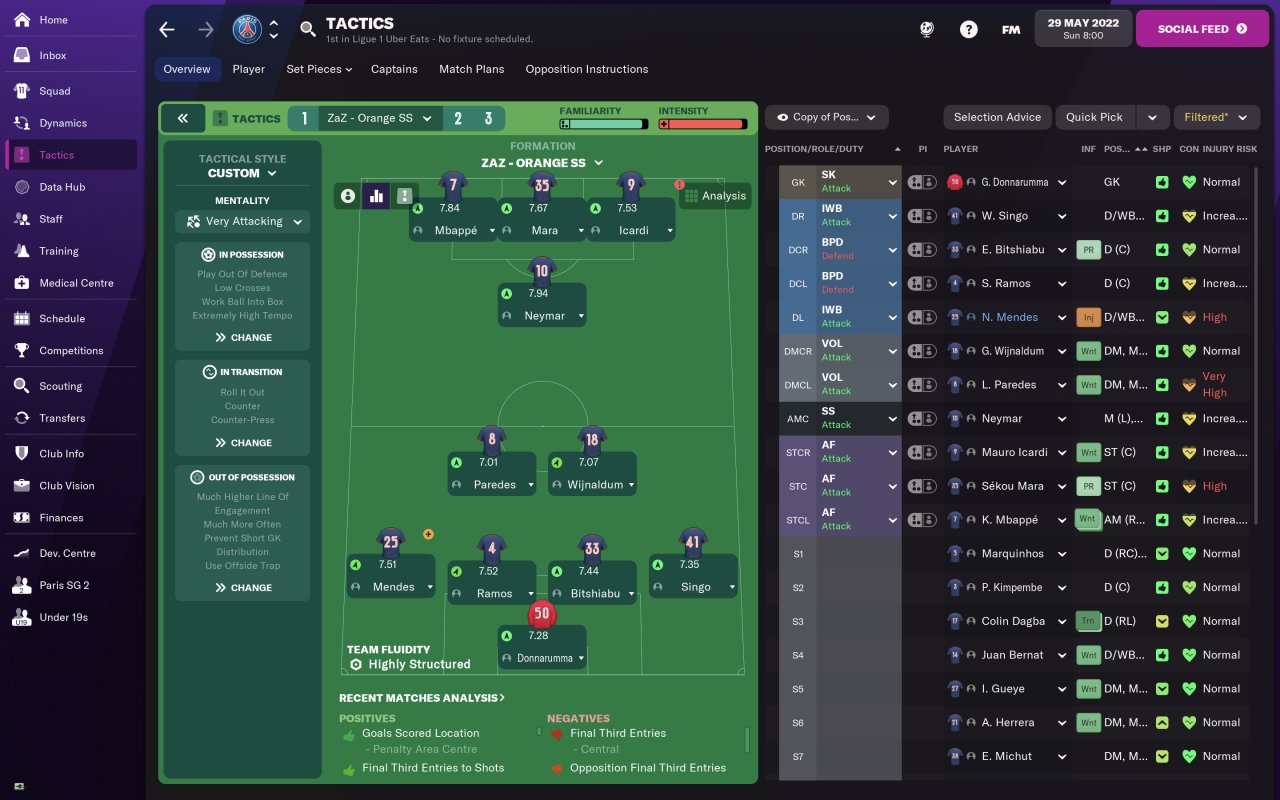Change the Out Of Possession instructions
This screenshot has height=800, width=1280.
pos(243,588)
